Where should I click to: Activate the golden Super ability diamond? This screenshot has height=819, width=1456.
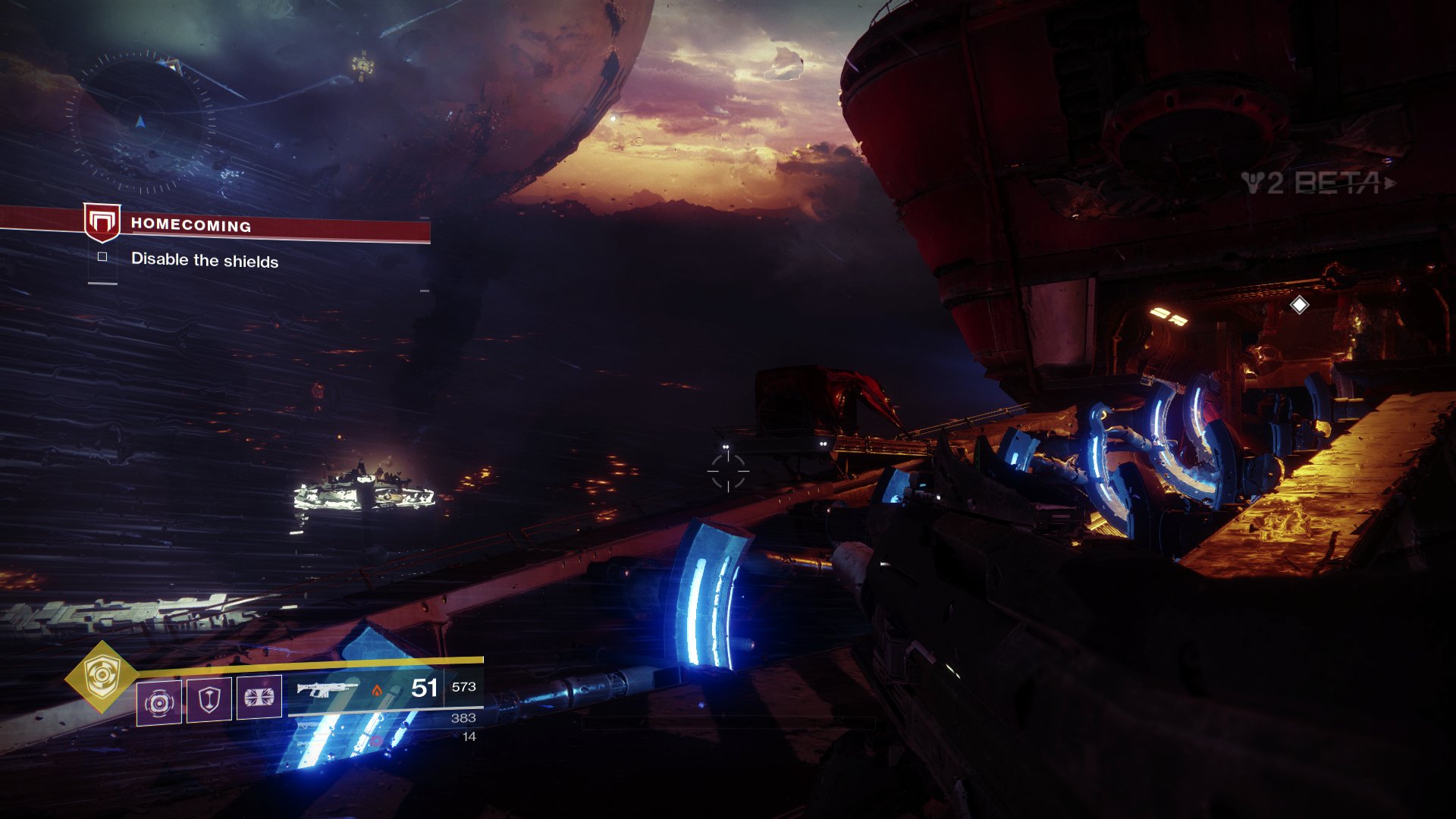coord(100,676)
